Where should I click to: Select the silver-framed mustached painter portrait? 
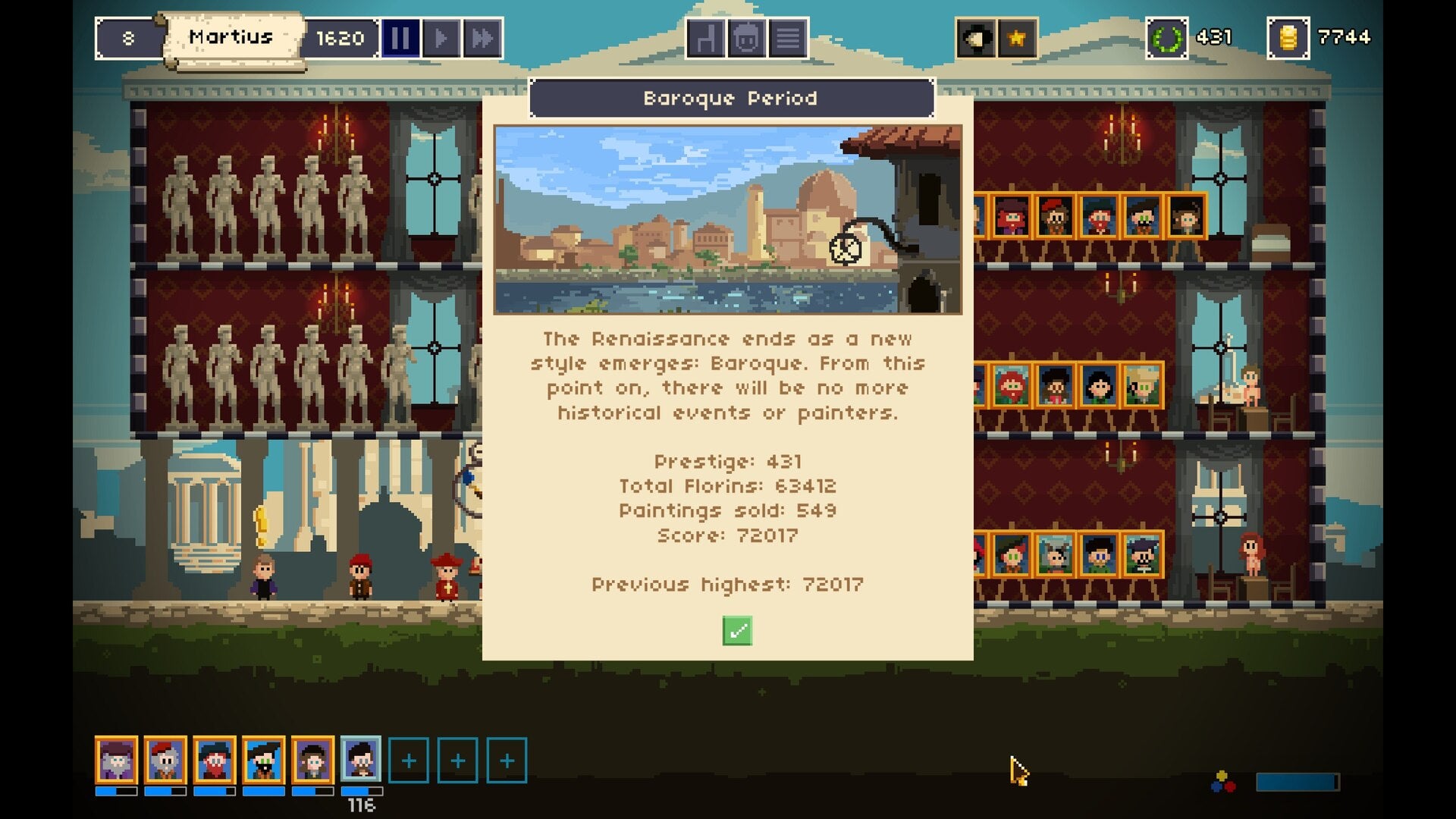point(361,759)
